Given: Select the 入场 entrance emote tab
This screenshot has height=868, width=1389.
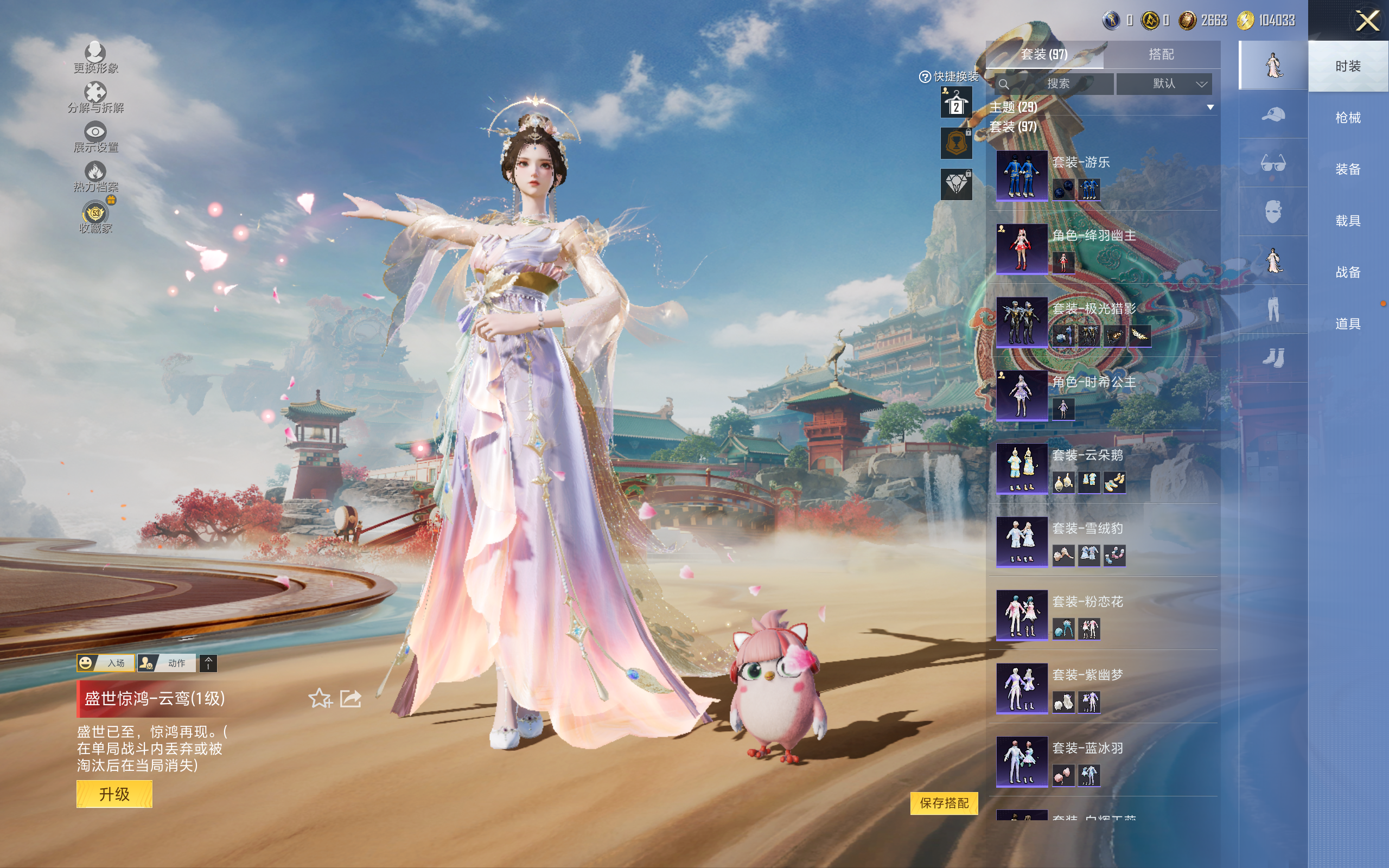Looking at the screenshot, I should (x=106, y=663).
